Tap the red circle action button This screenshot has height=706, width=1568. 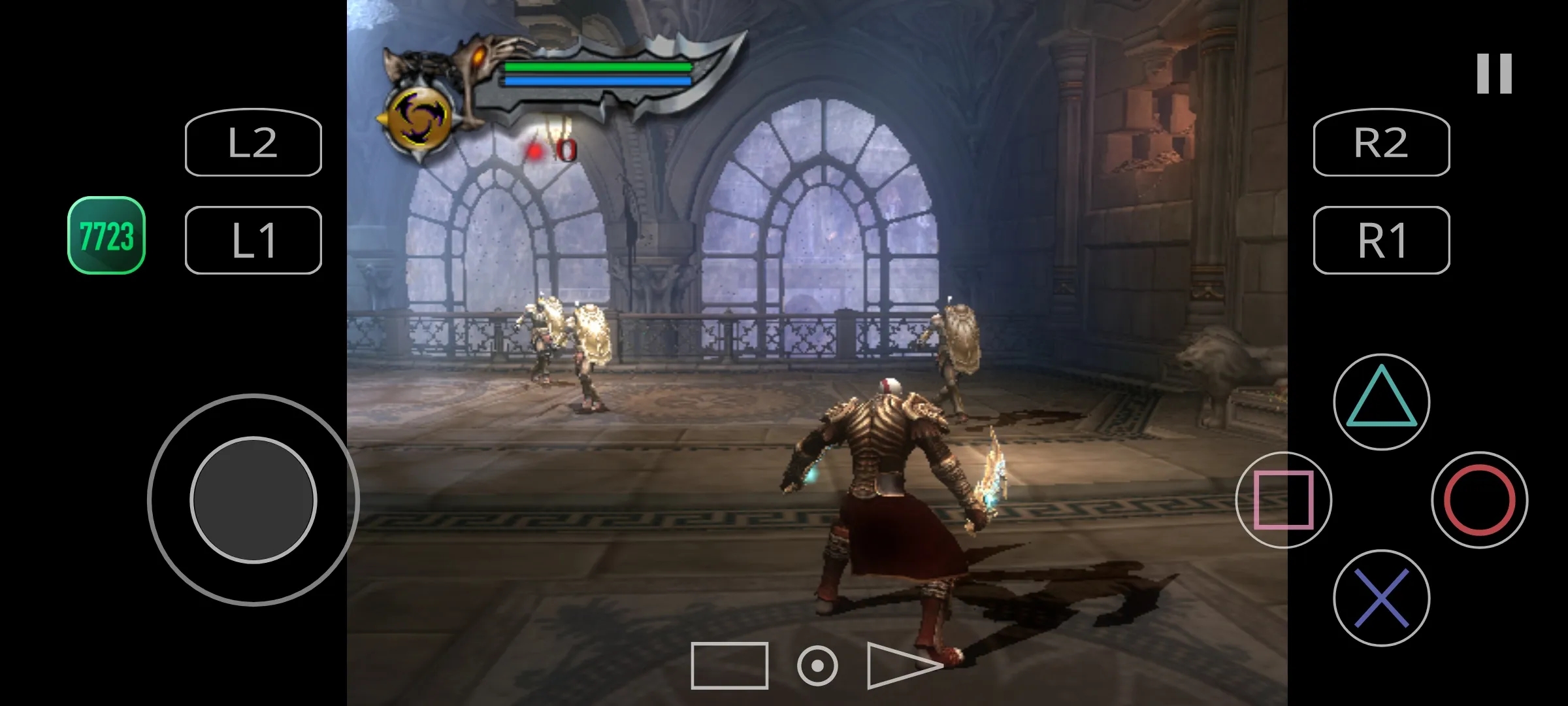pos(1479,499)
